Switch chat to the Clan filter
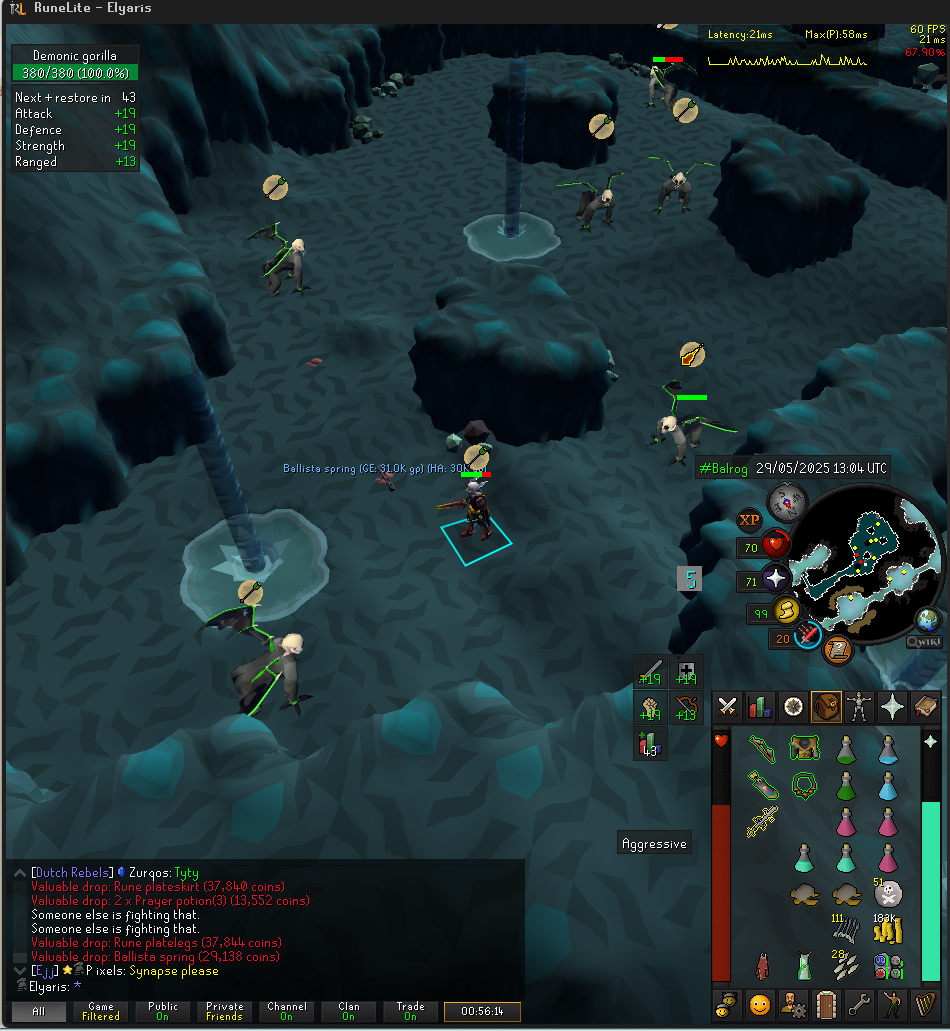The height and width of the screenshot is (1031, 950). (x=348, y=1012)
